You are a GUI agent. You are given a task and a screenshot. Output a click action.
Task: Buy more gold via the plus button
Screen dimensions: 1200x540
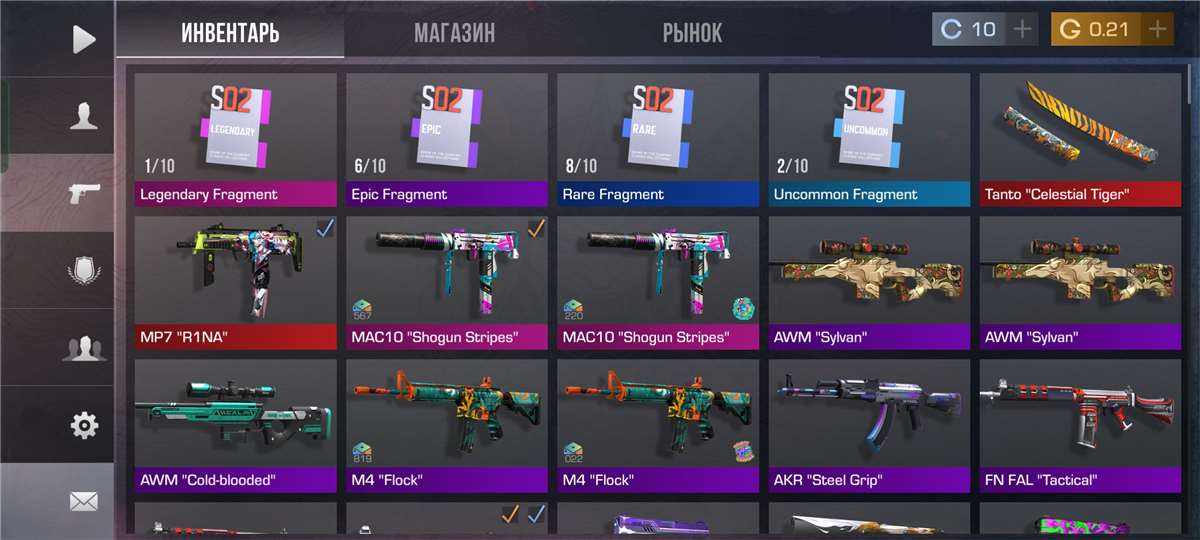[1158, 29]
